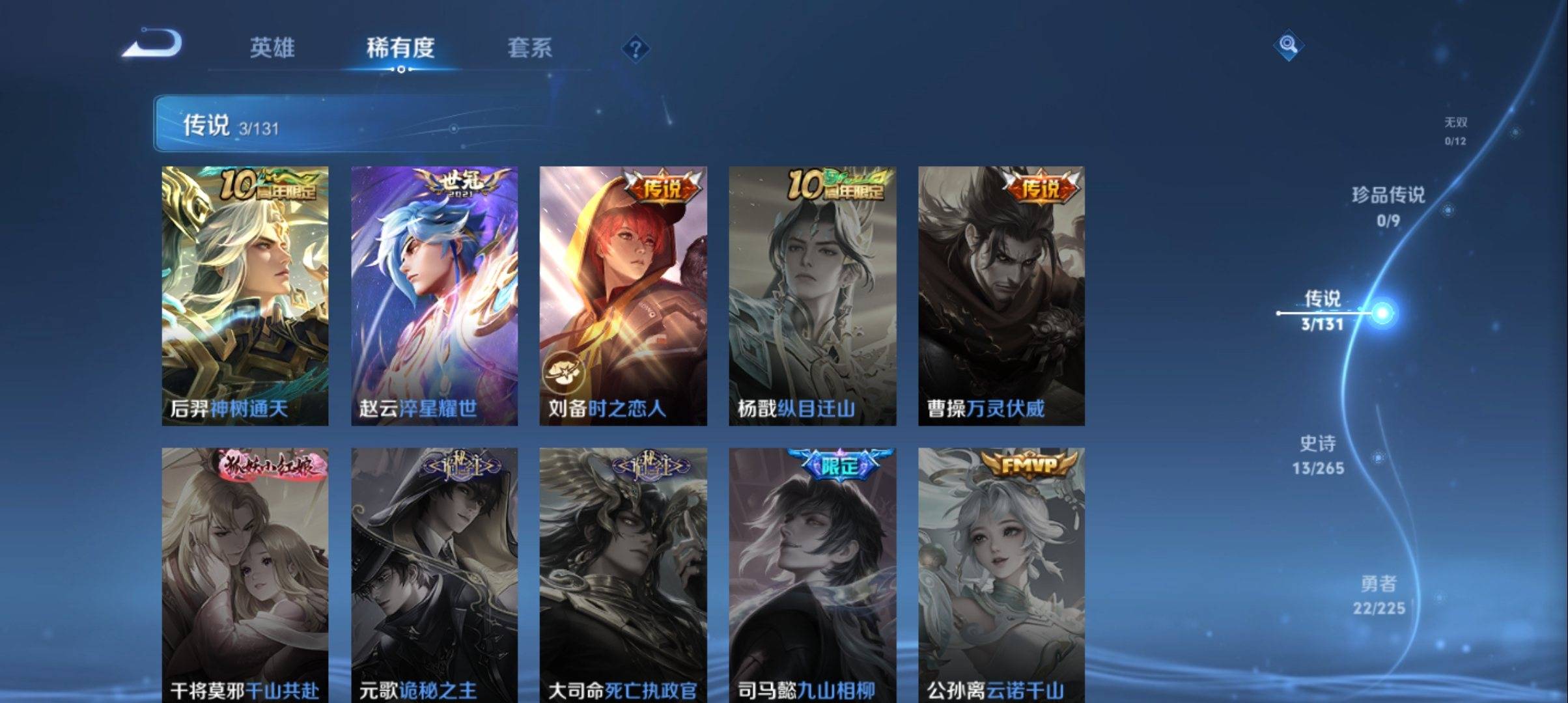Select the 曹操 万灵伏威 skin card

(1001, 296)
